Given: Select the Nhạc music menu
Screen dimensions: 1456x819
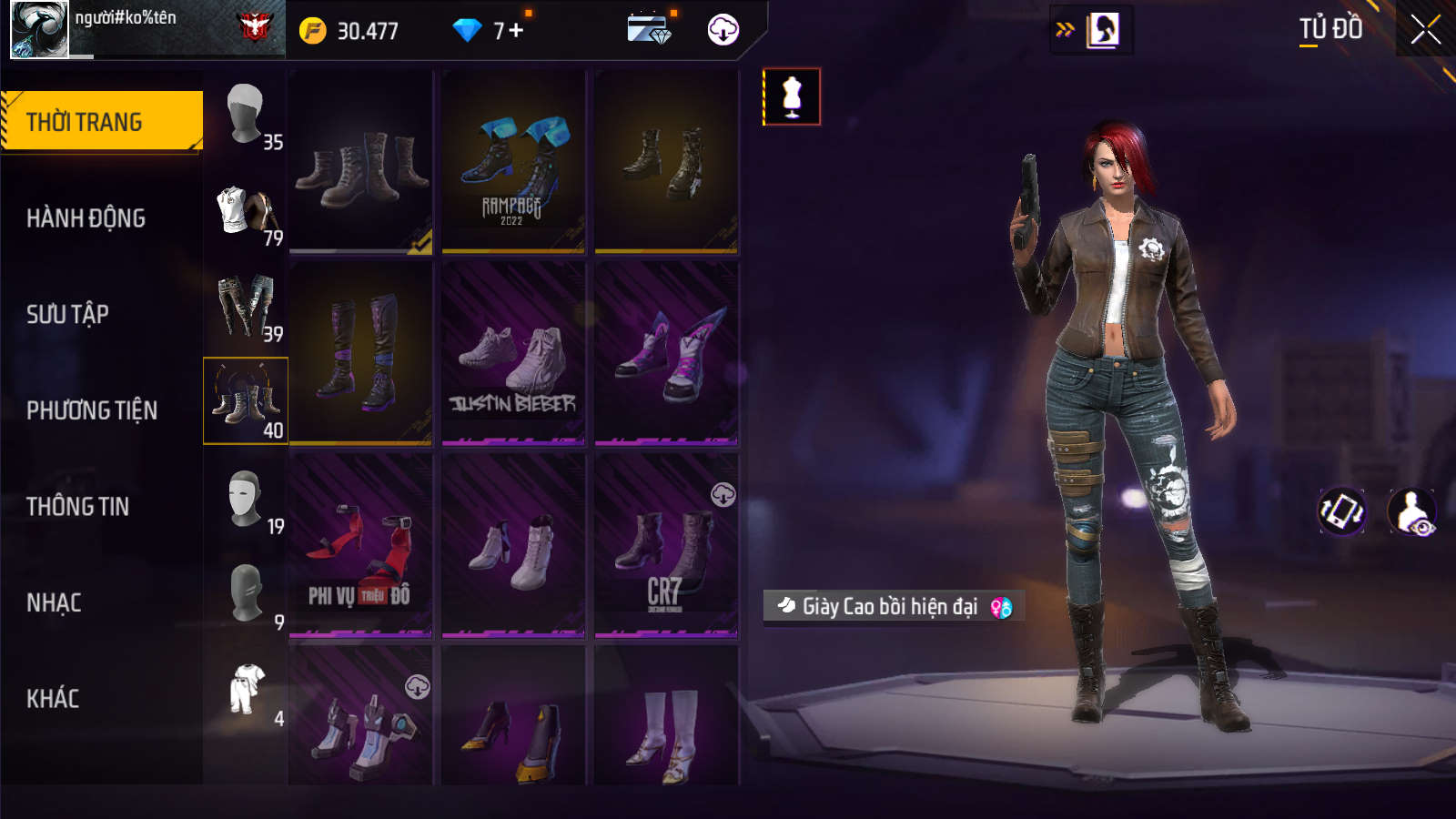Looking at the screenshot, I should tap(55, 602).
